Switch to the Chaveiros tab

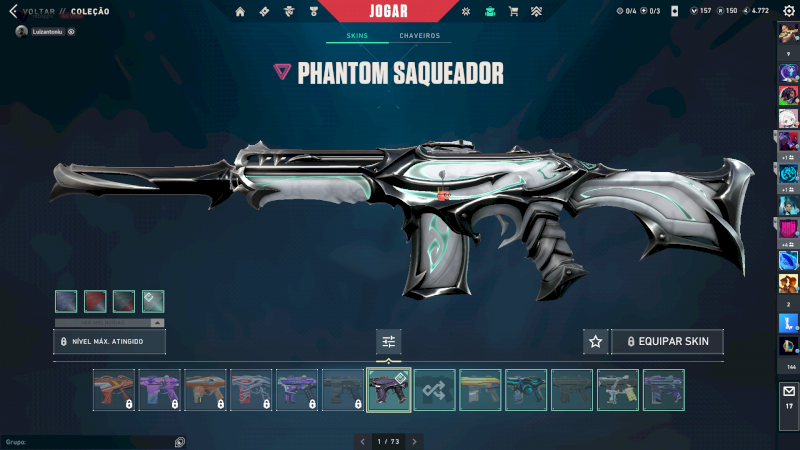click(x=419, y=36)
